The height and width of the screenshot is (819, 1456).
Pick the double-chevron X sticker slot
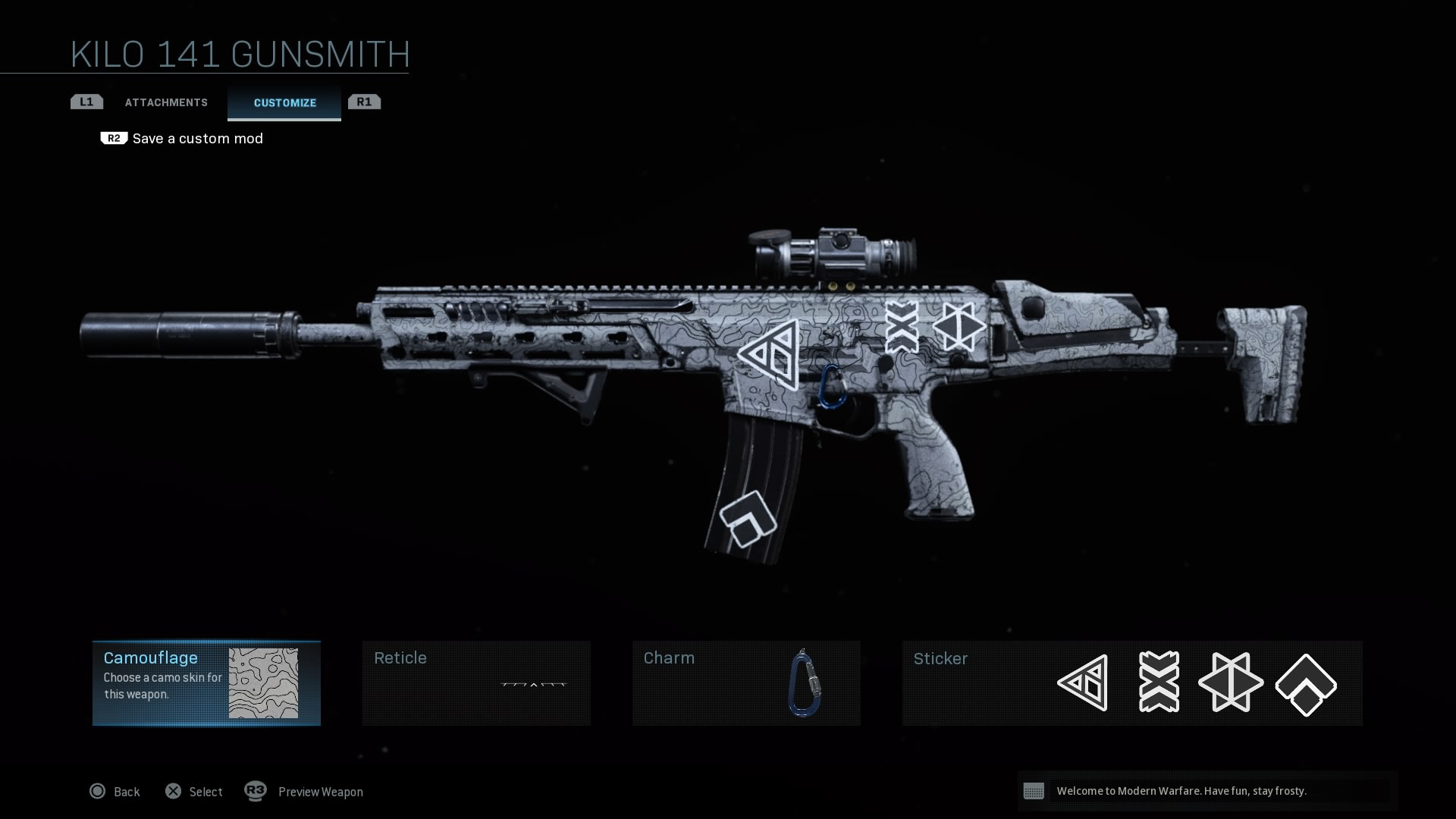1159,682
